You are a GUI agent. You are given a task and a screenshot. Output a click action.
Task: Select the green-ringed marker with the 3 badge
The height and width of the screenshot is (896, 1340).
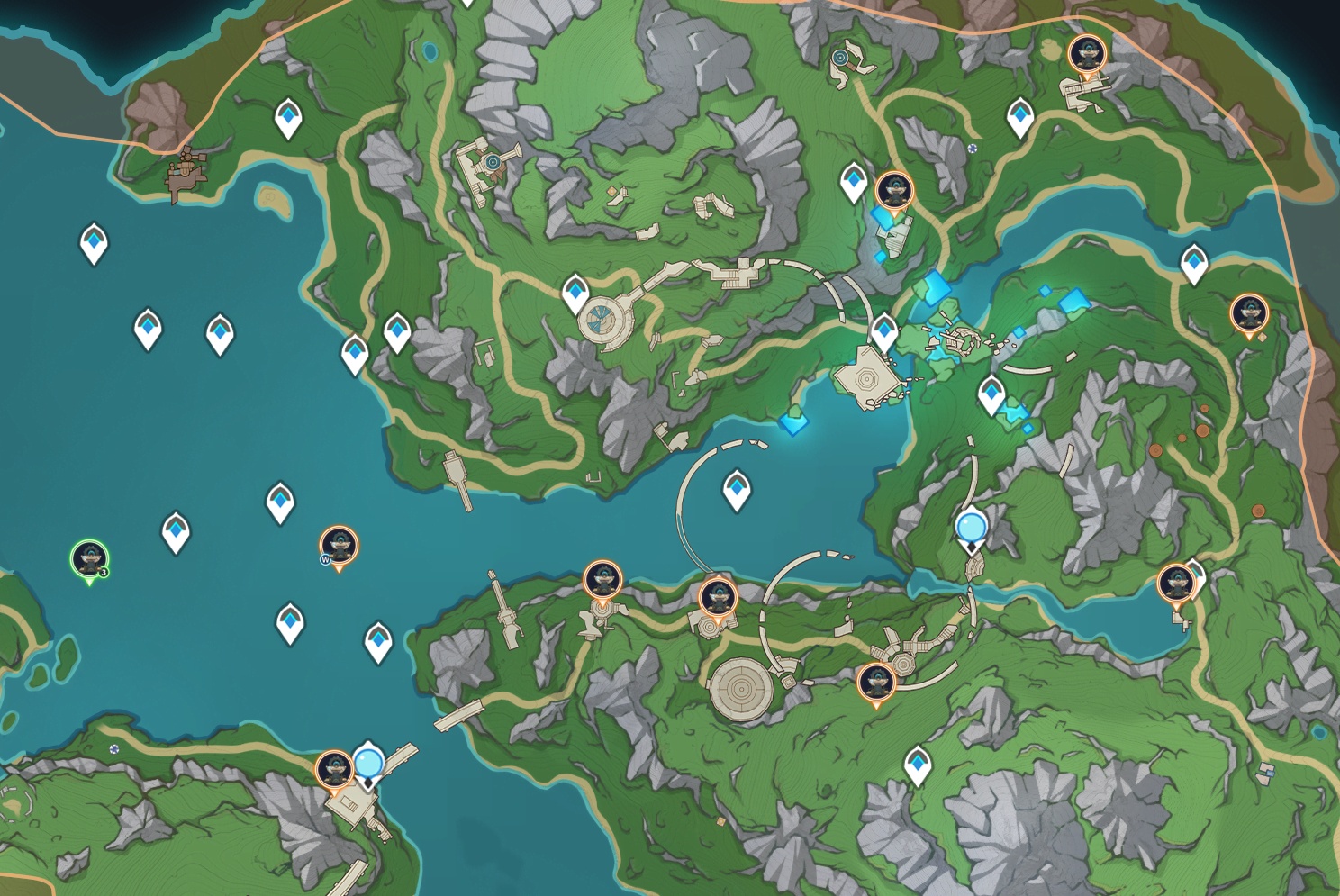(x=89, y=558)
